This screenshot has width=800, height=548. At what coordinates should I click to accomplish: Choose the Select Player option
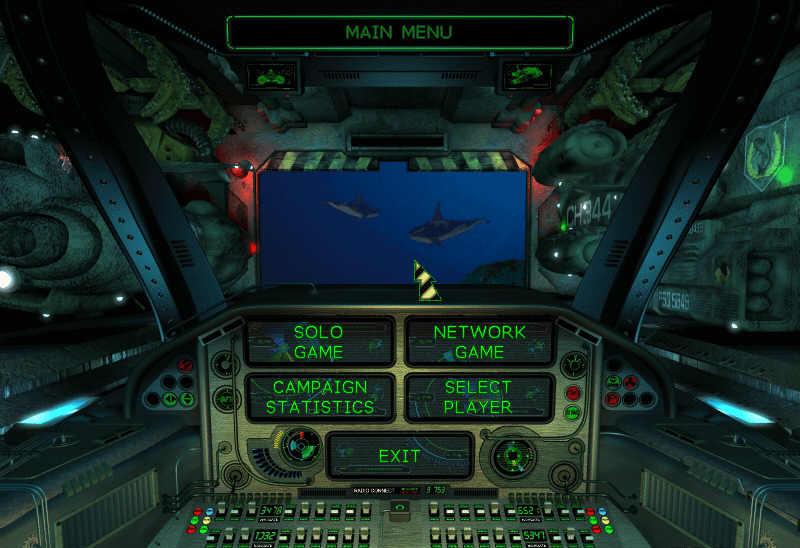(479, 397)
